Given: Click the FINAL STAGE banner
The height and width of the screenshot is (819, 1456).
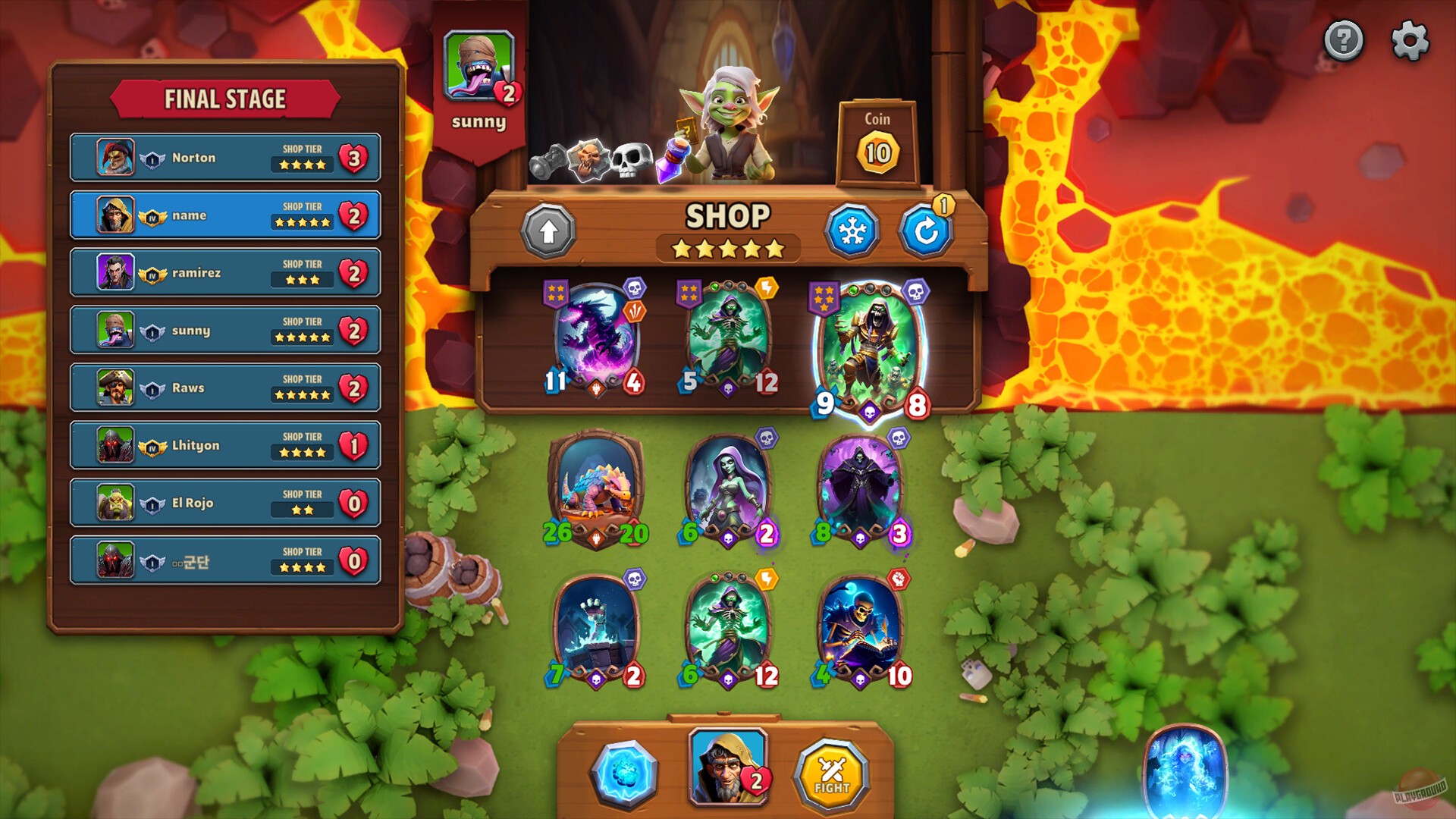Looking at the screenshot, I should click(225, 98).
